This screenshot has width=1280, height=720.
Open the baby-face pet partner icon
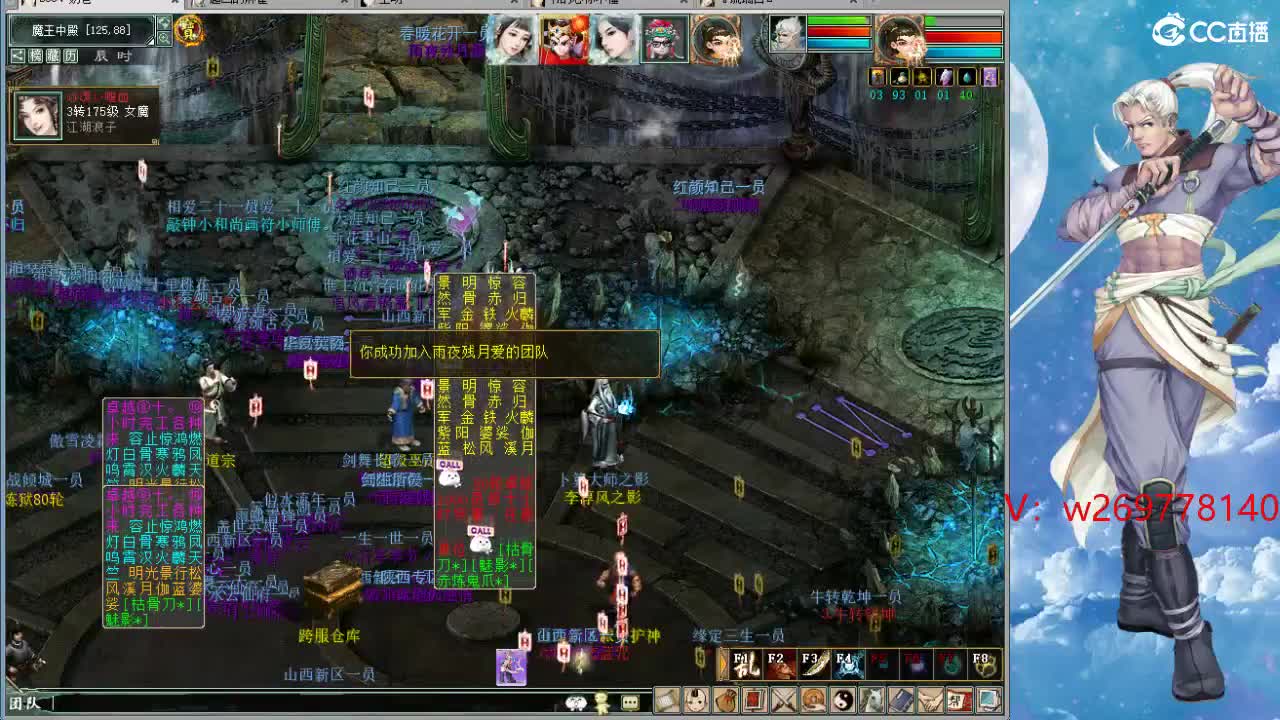click(x=696, y=698)
